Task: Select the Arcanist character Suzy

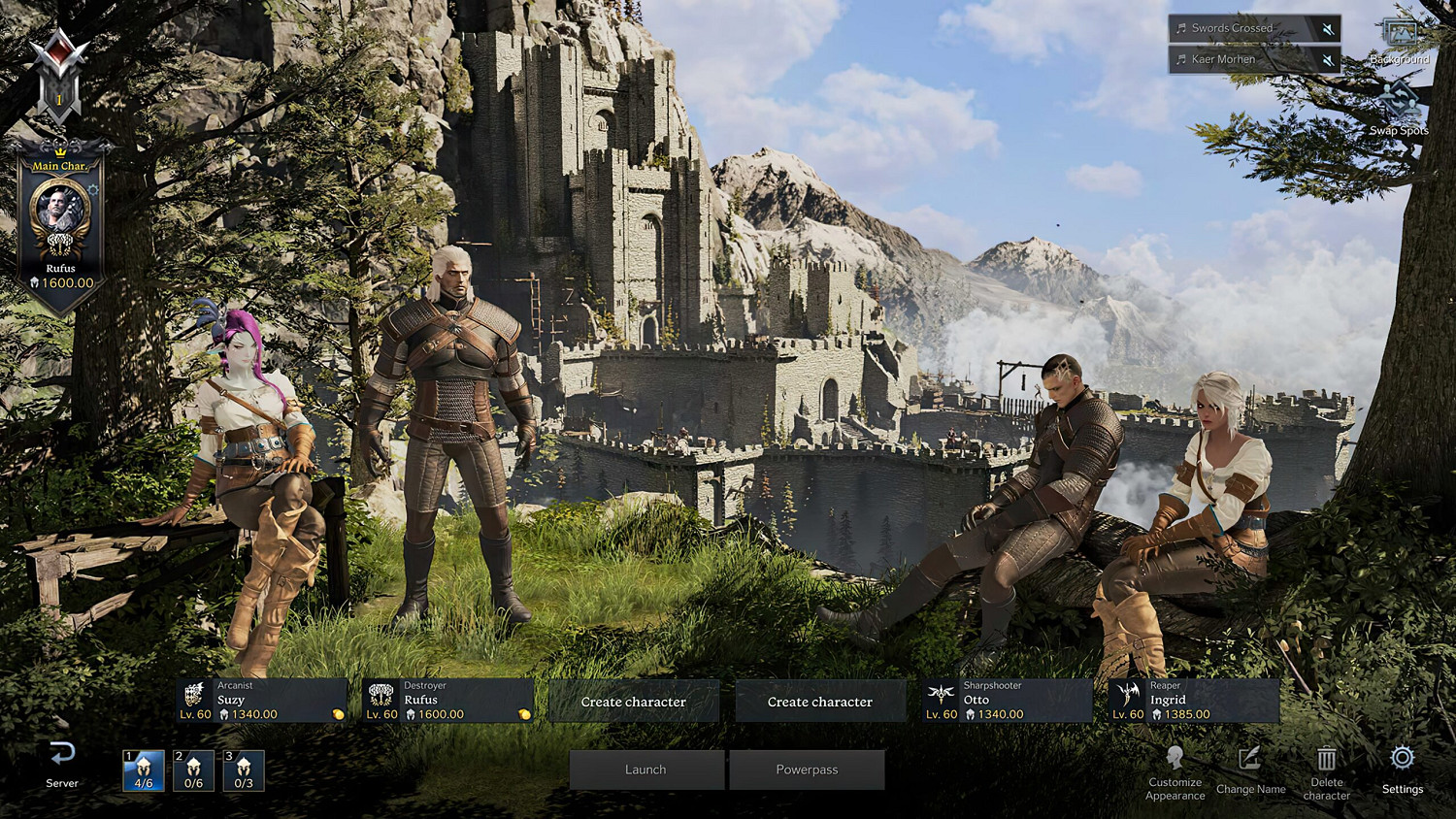Action: pos(262,701)
